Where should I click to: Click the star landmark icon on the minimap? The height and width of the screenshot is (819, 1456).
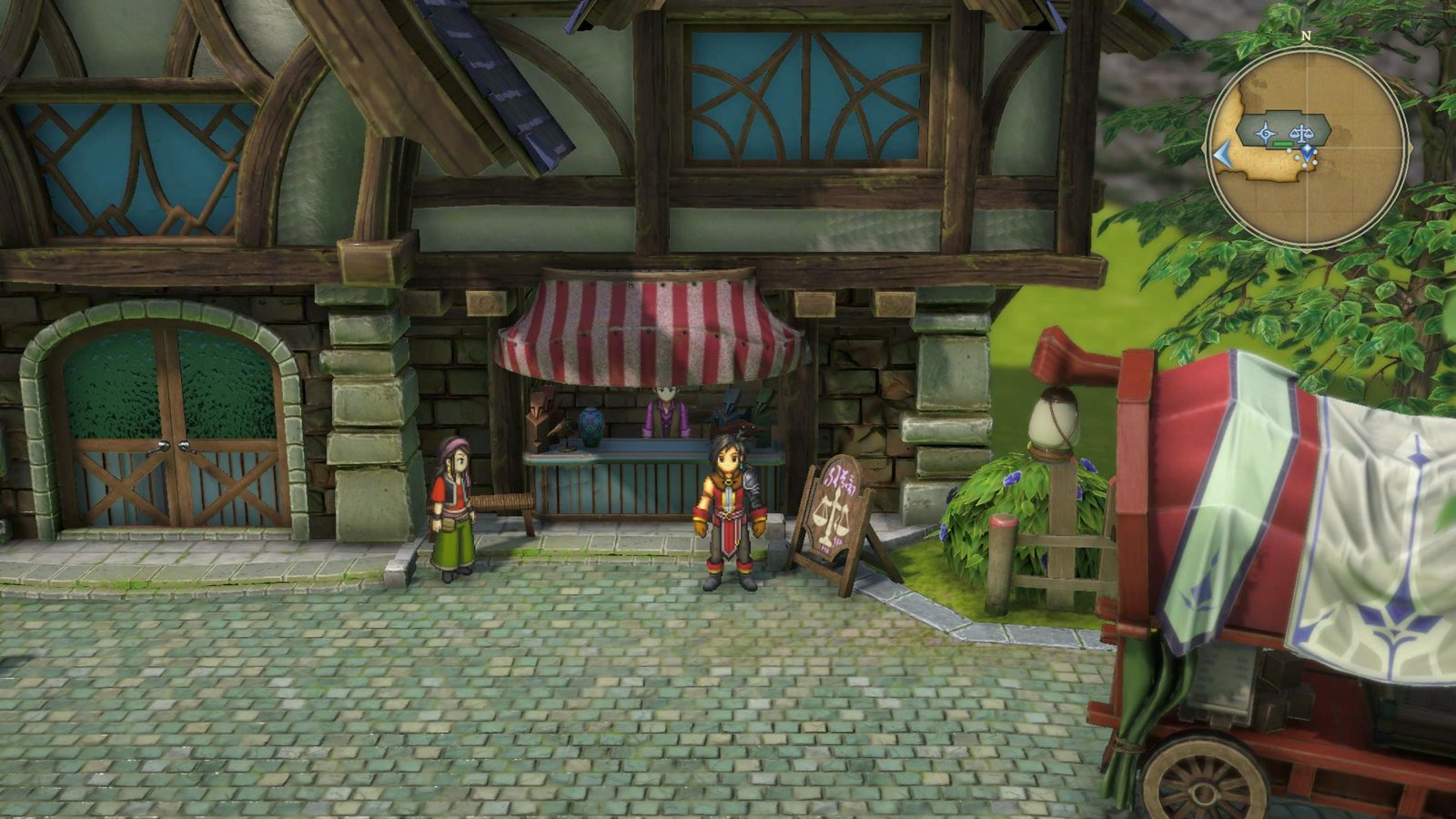coord(1265,132)
